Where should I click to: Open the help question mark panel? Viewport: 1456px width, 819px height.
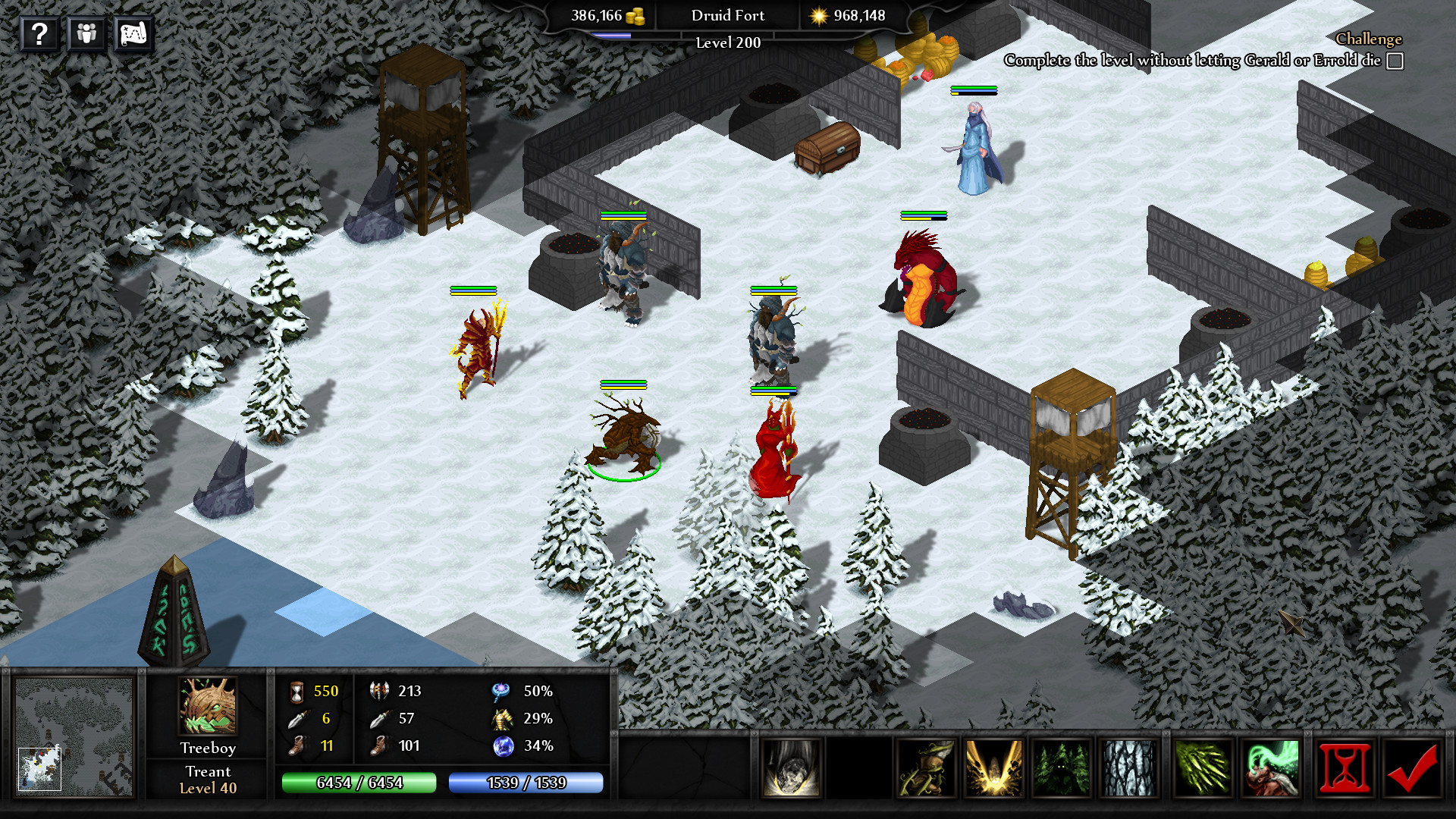[x=39, y=33]
